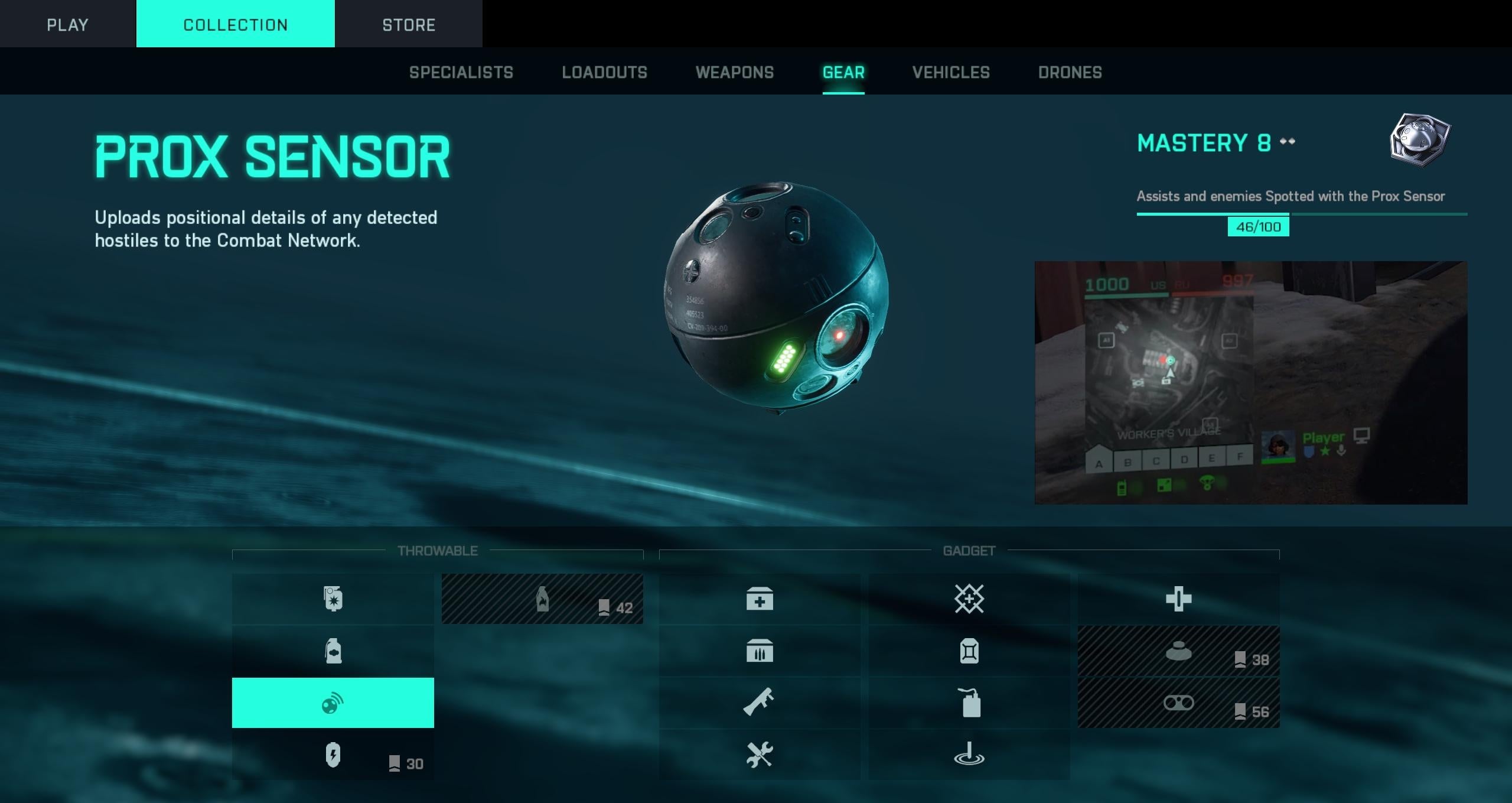Select the frag grenade throwable
This screenshot has height=803, width=1512.
pos(333,599)
